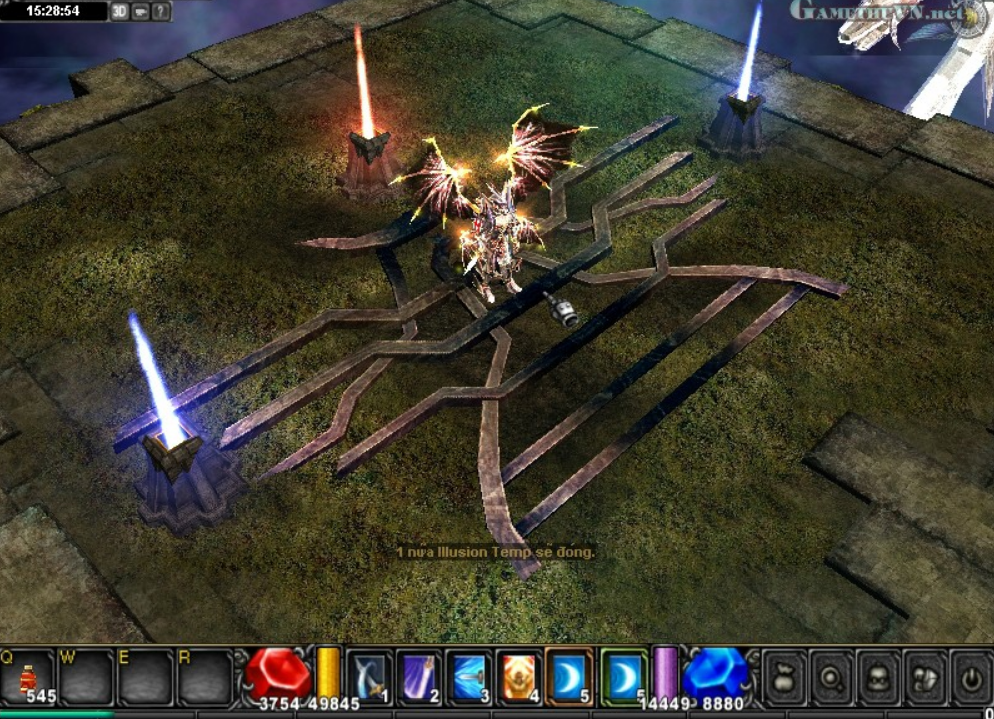Open the power system menu button
994x719 pixels.
(970, 678)
